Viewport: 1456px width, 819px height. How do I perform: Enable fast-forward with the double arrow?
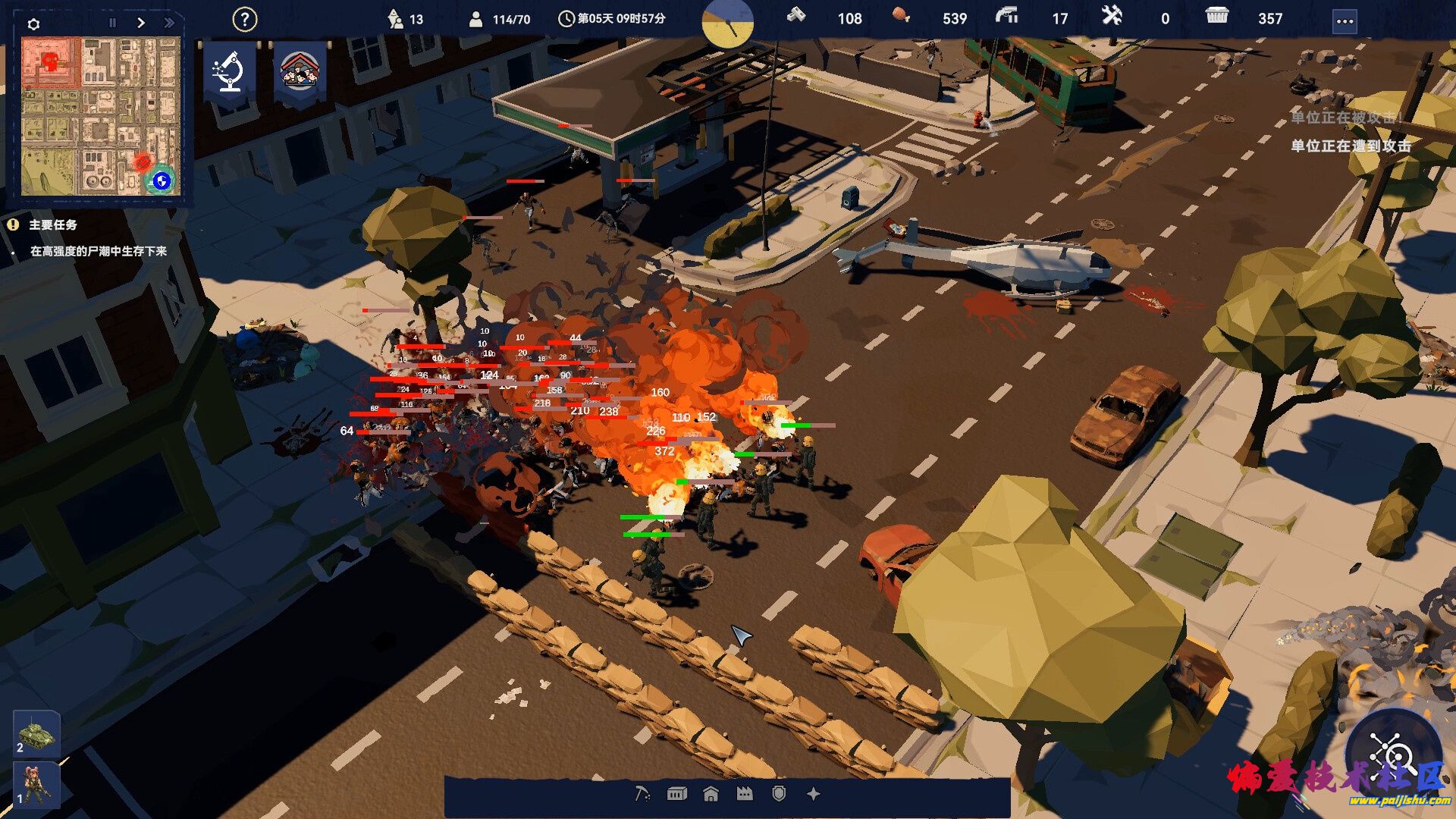(169, 23)
